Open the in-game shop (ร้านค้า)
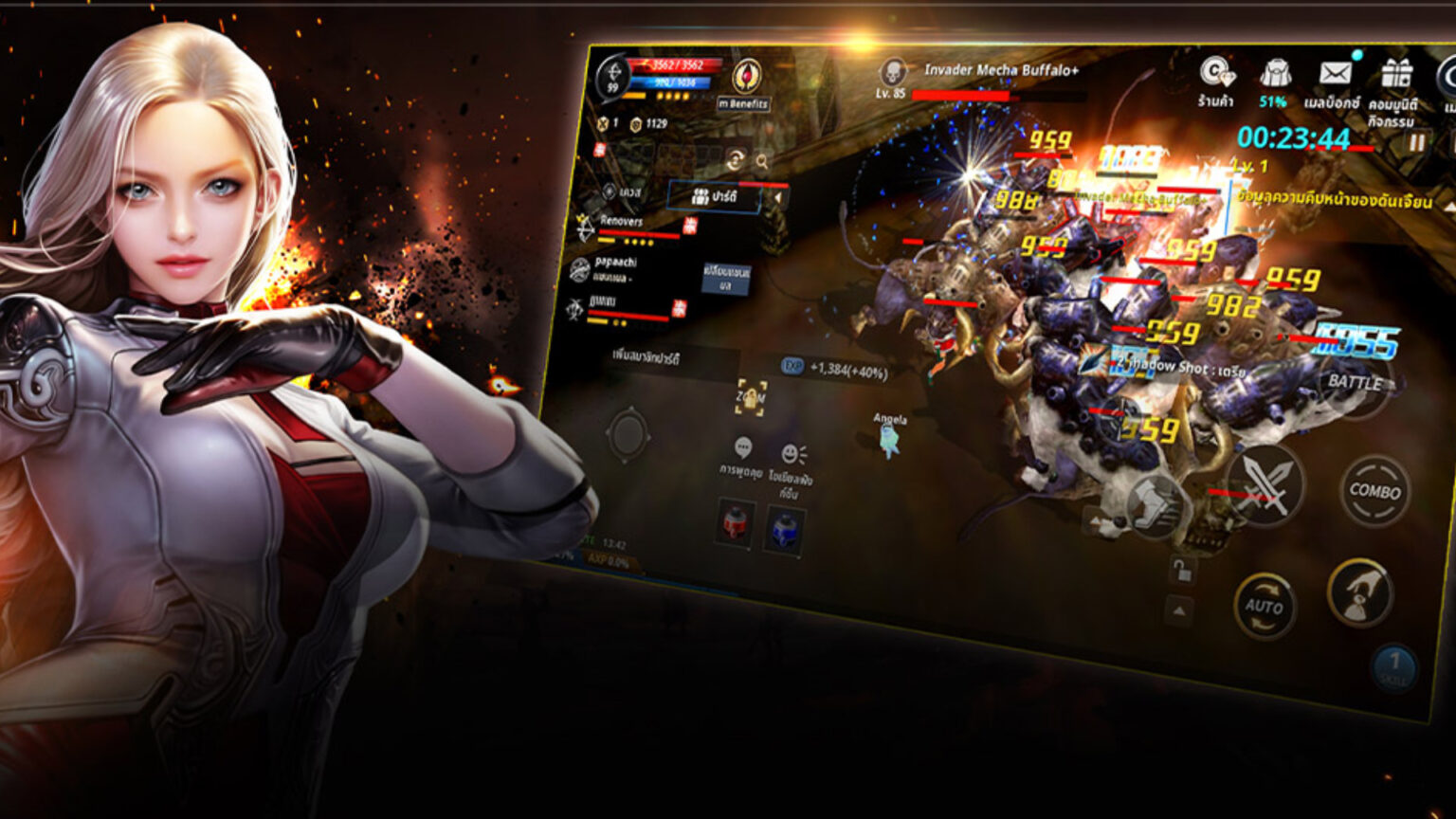 [1216, 74]
